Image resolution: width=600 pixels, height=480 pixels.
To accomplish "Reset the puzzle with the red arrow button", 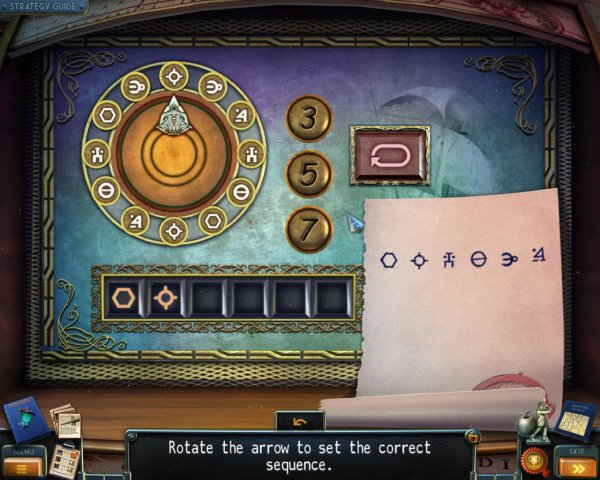I will click(x=389, y=156).
